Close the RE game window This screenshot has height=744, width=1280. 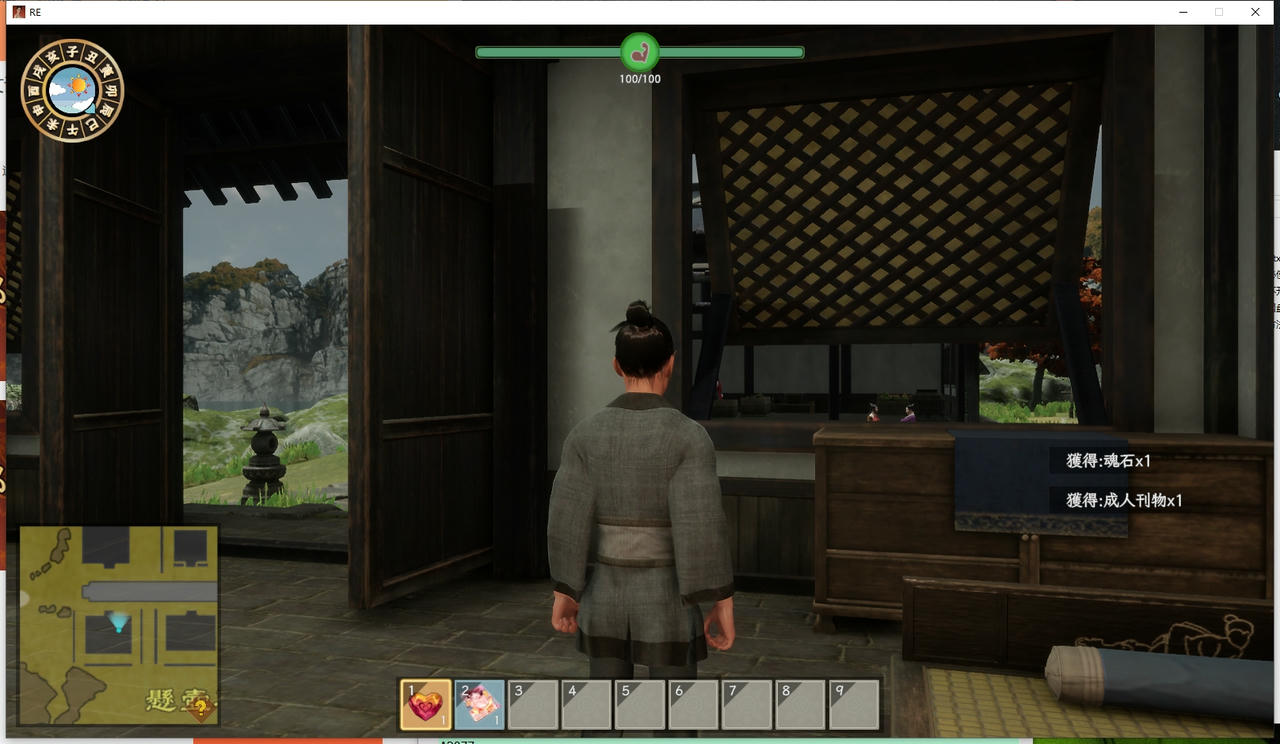[1255, 12]
